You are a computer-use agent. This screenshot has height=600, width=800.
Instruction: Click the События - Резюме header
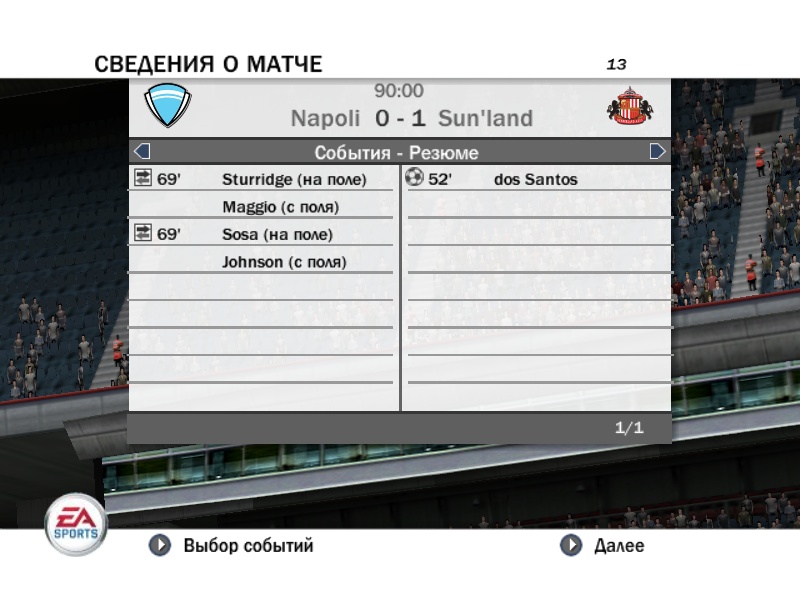(397, 153)
